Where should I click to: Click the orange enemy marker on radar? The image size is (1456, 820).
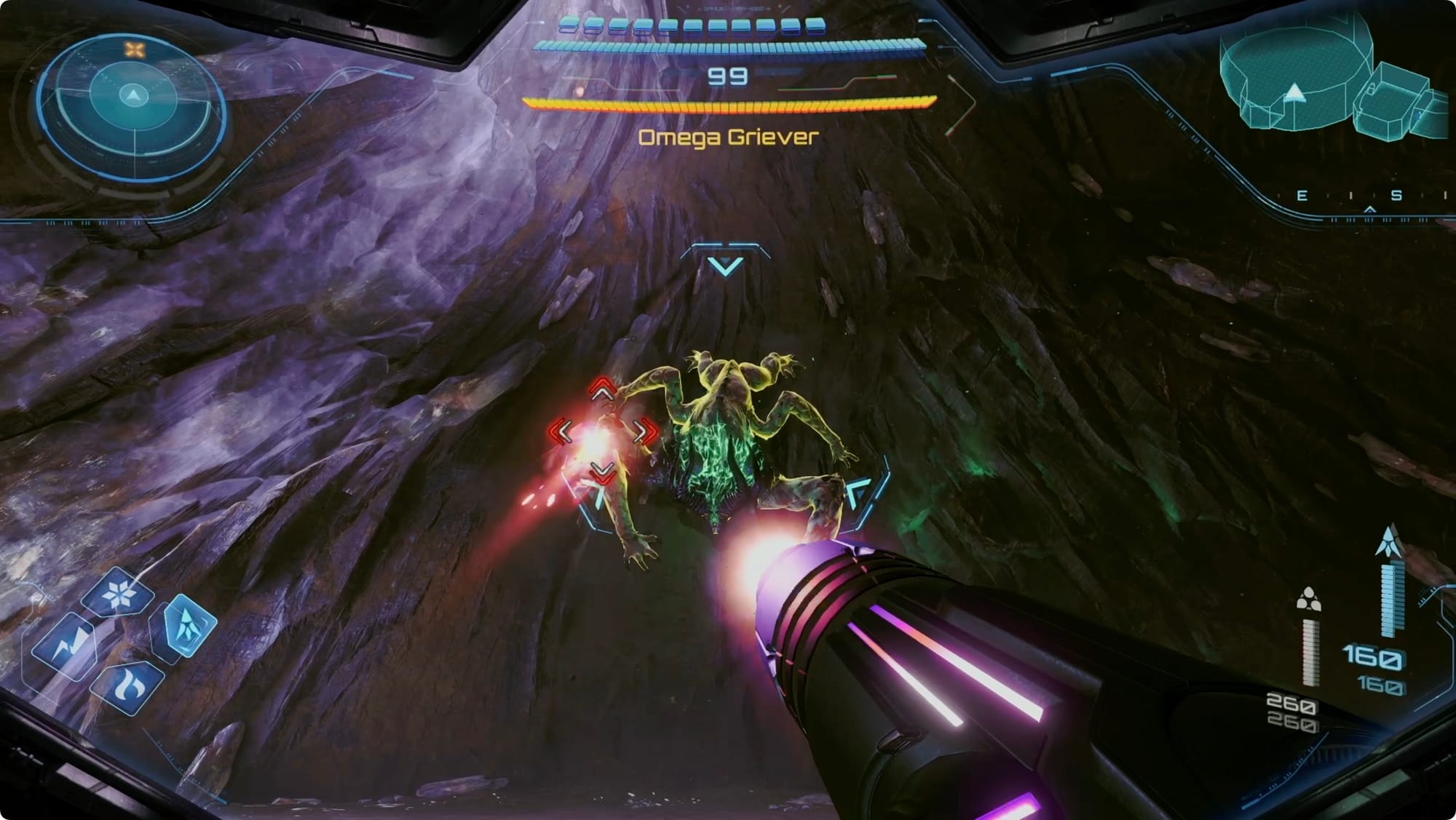(x=135, y=49)
